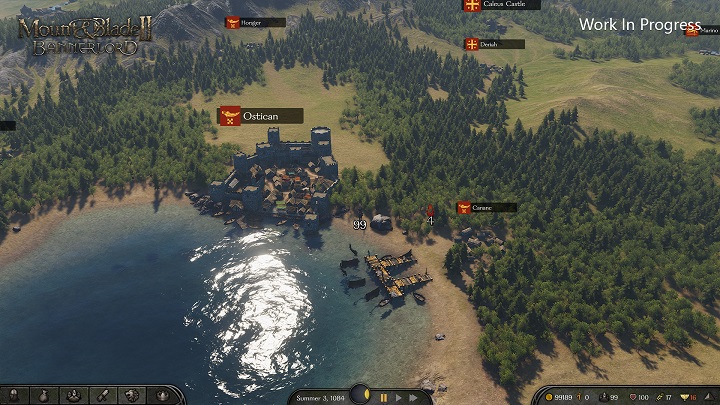
Task: Play campaign time at normal speed
Action: (x=397, y=397)
